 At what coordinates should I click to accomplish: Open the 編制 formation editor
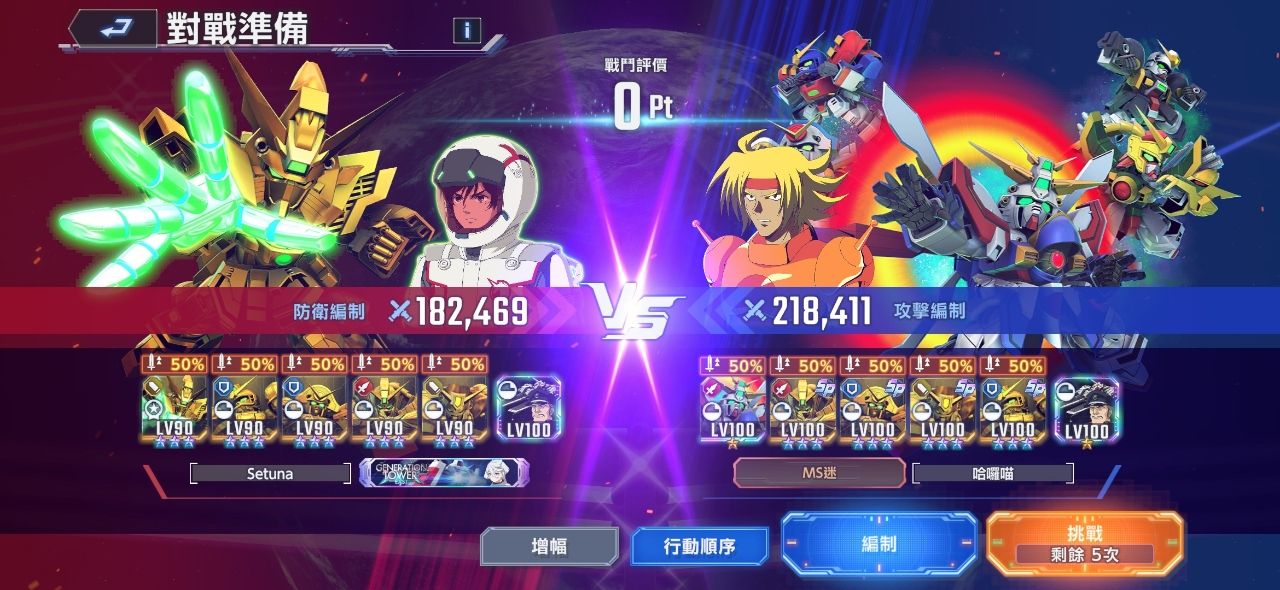click(x=878, y=544)
